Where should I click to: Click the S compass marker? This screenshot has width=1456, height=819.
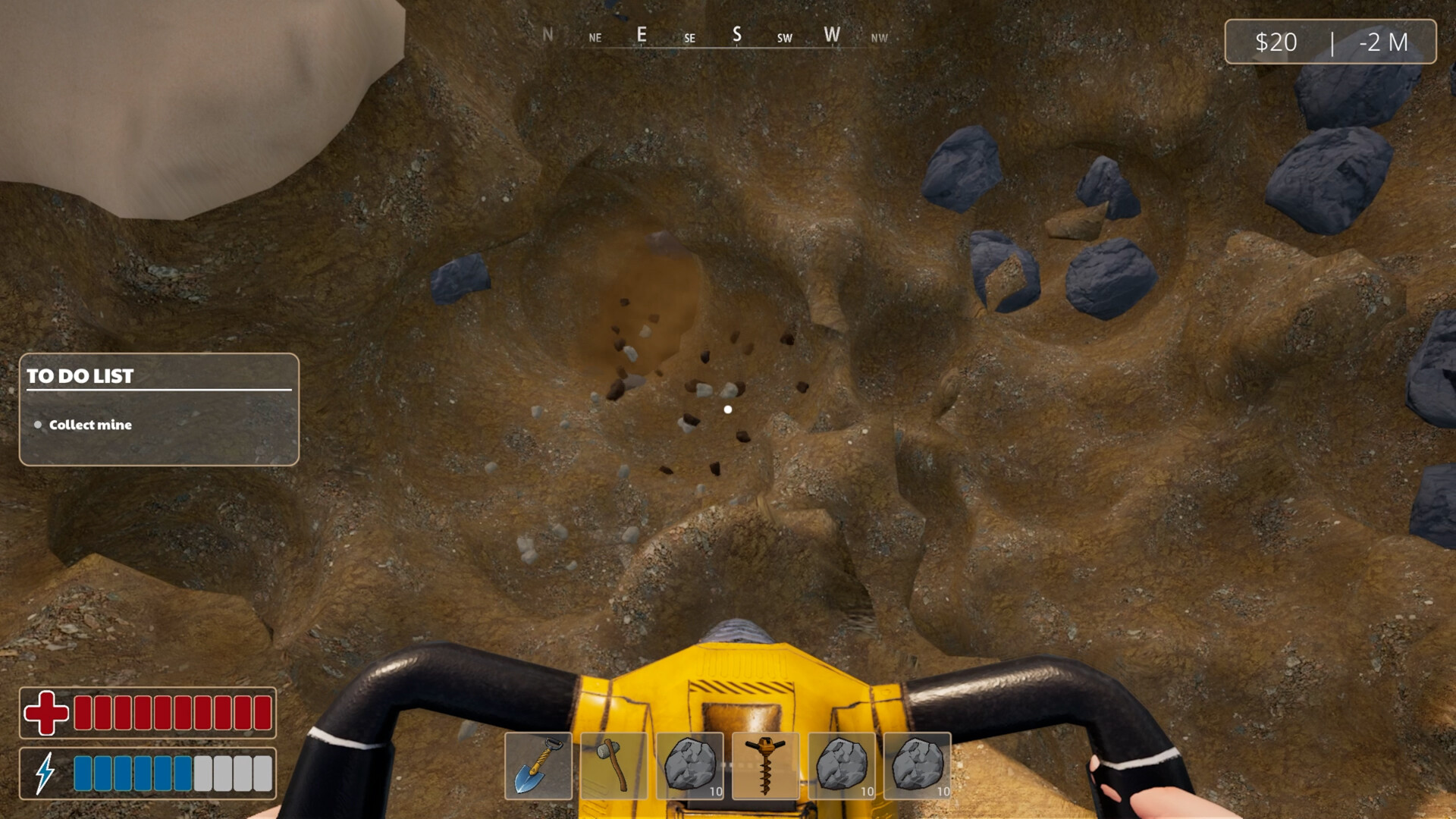(736, 34)
